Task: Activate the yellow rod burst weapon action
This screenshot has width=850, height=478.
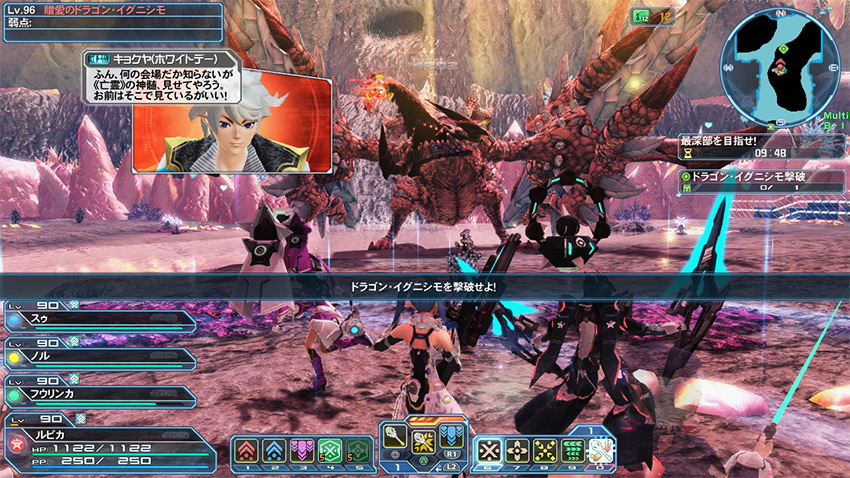Action: [424, 442]
